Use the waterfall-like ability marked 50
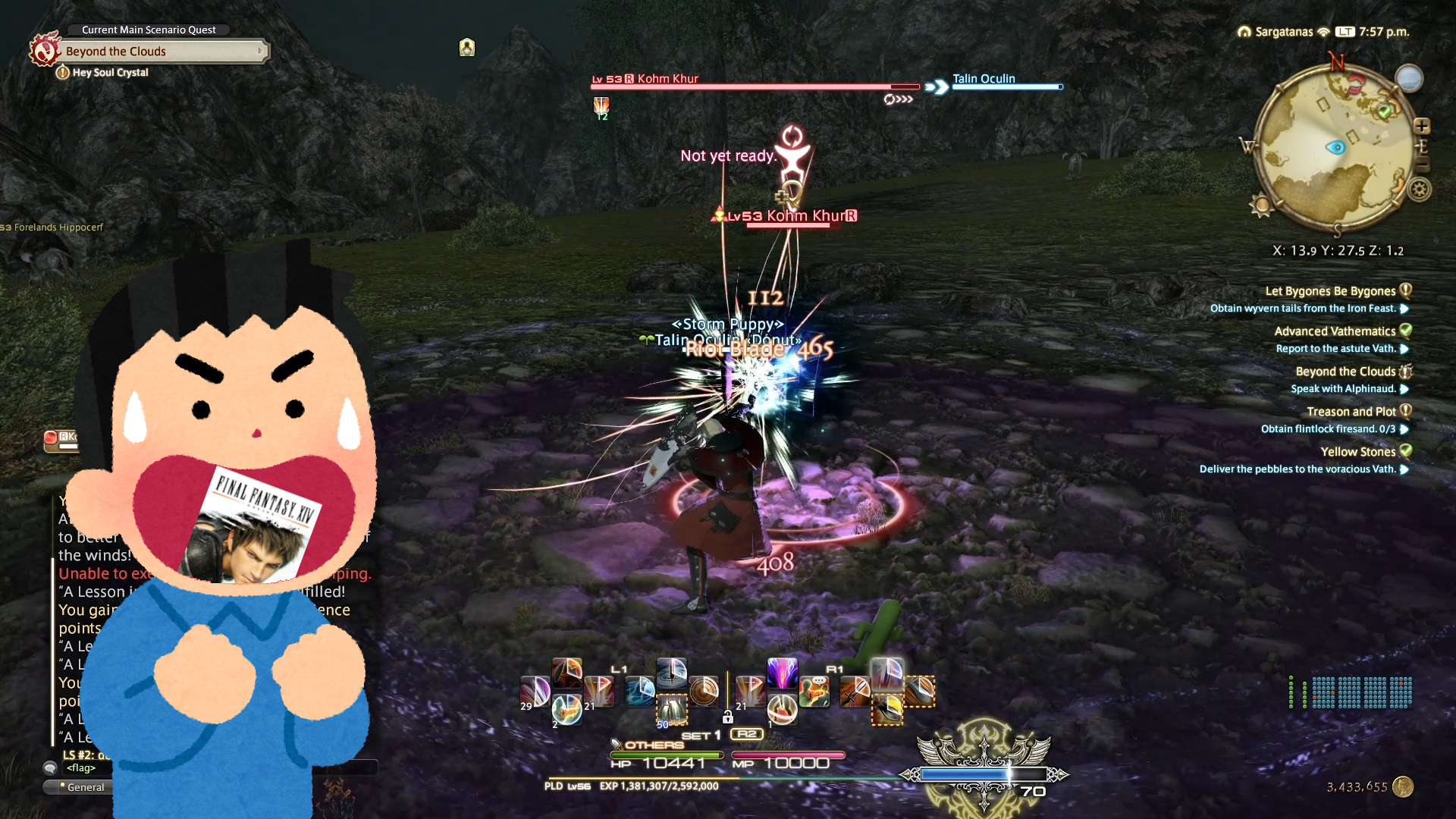This screenshot has height=819, width=1456. [671, 711]
